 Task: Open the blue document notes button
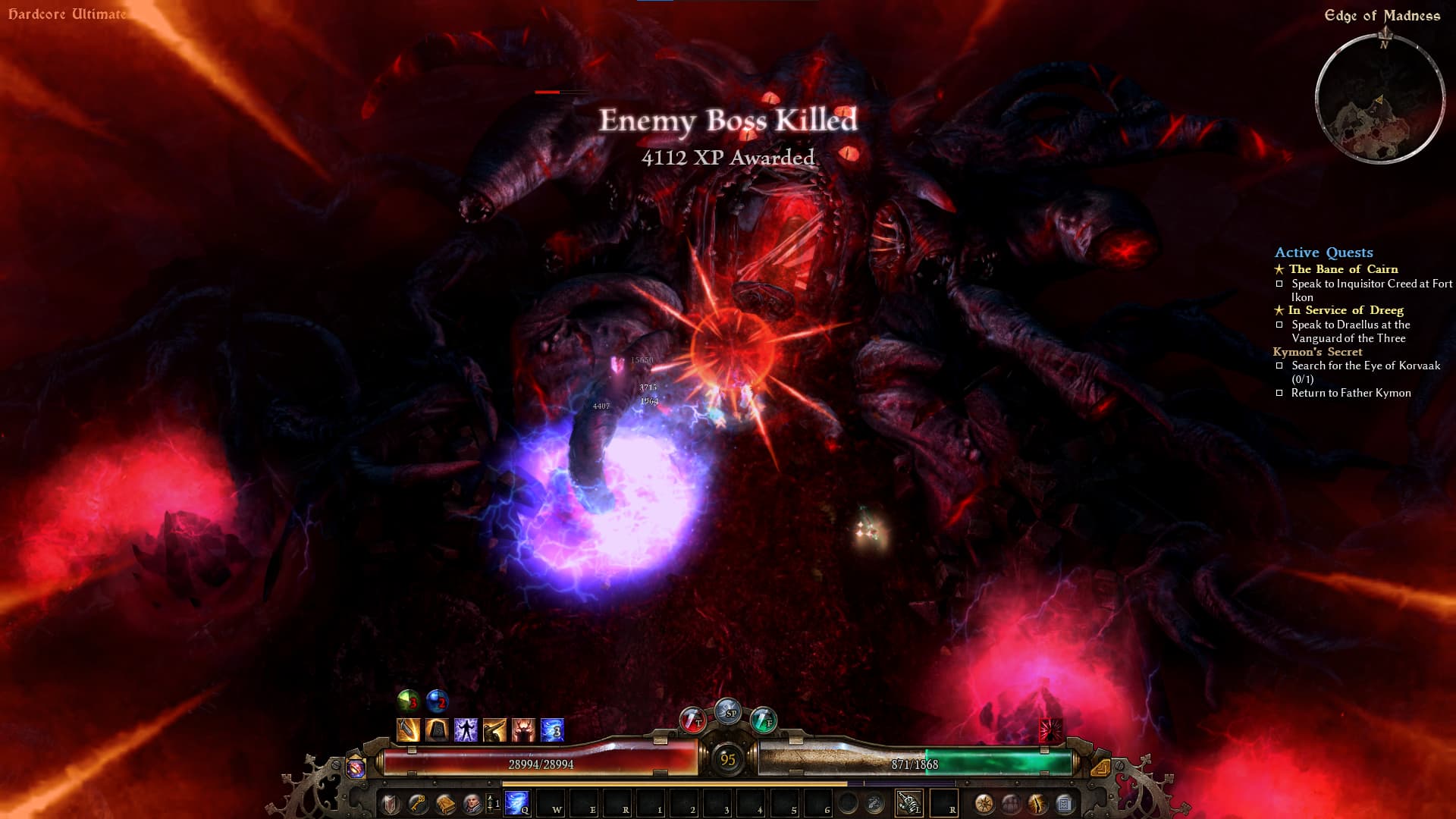[x=1064, y=803]
